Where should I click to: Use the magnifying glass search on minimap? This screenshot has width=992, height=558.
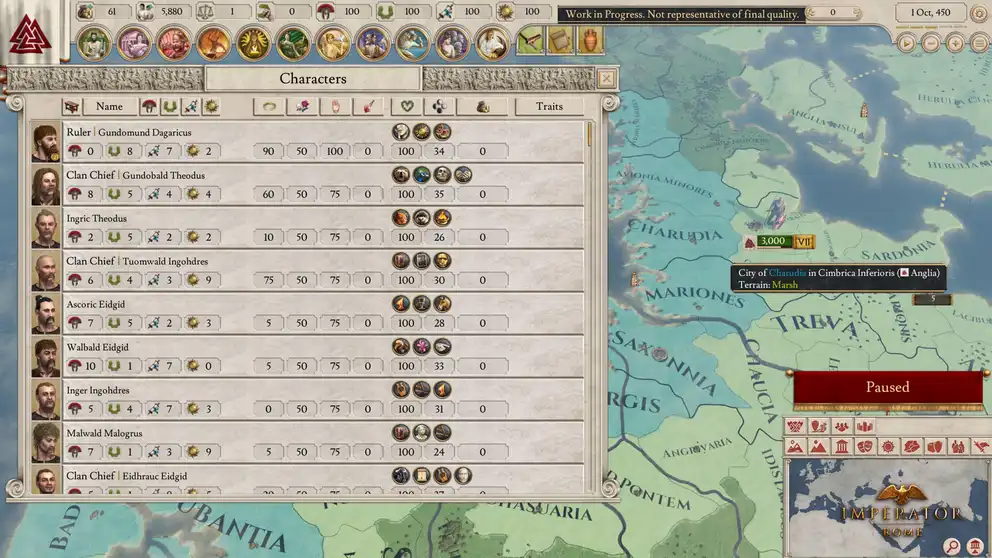(x=953, y=546)
